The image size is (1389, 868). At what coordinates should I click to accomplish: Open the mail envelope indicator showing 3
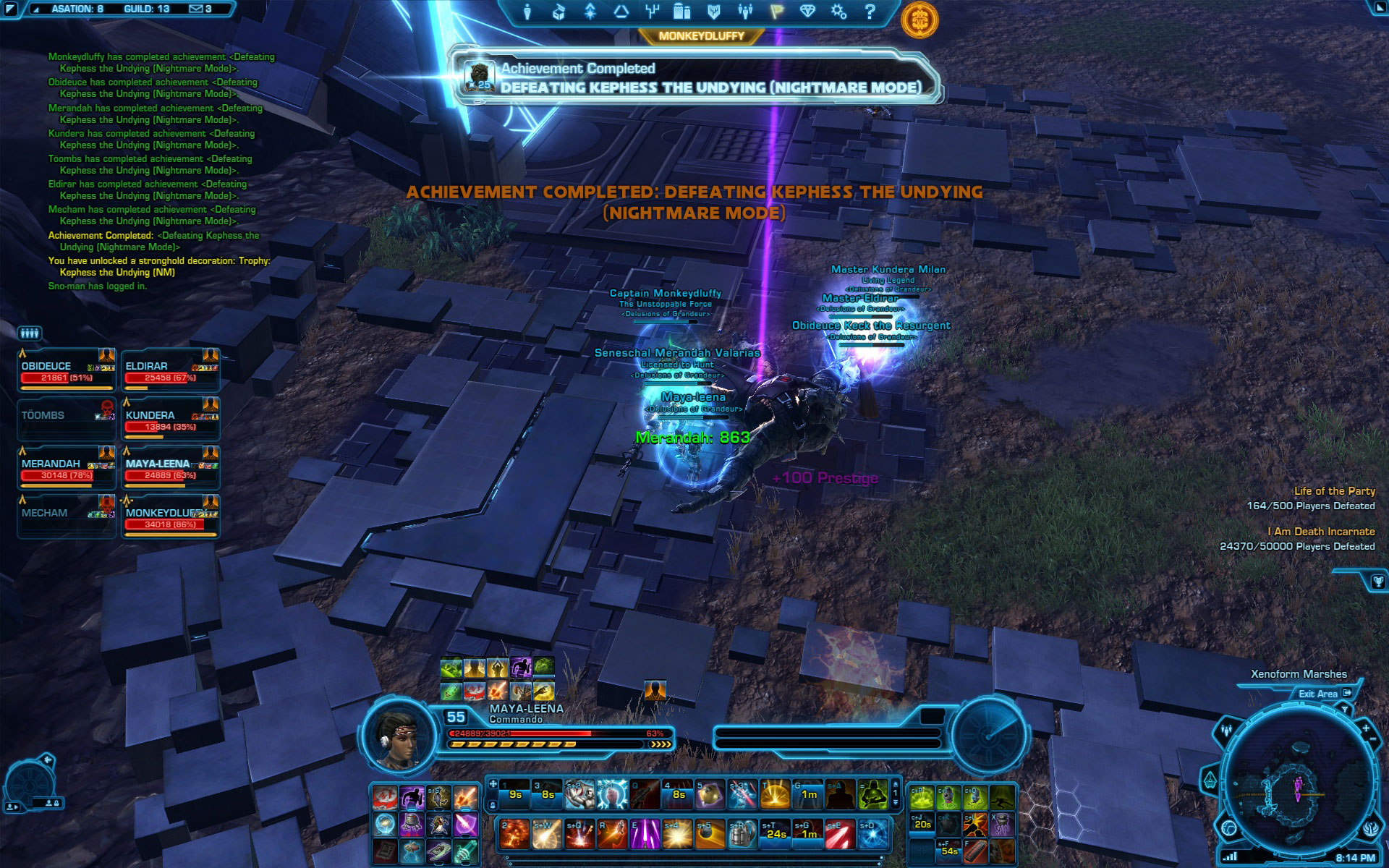coord(200,9)
